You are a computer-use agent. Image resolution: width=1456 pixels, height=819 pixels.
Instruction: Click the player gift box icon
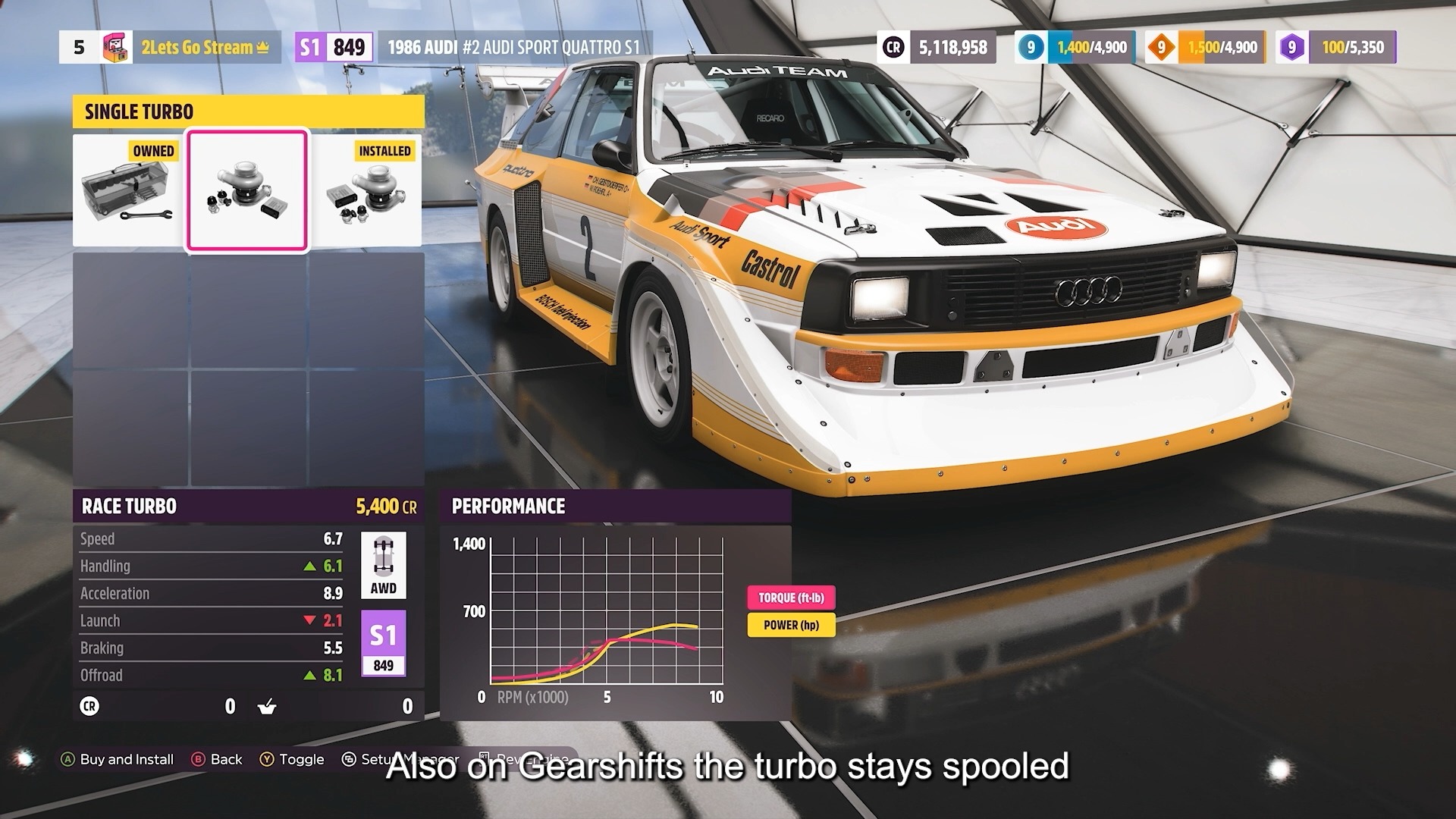coord(115,47)
